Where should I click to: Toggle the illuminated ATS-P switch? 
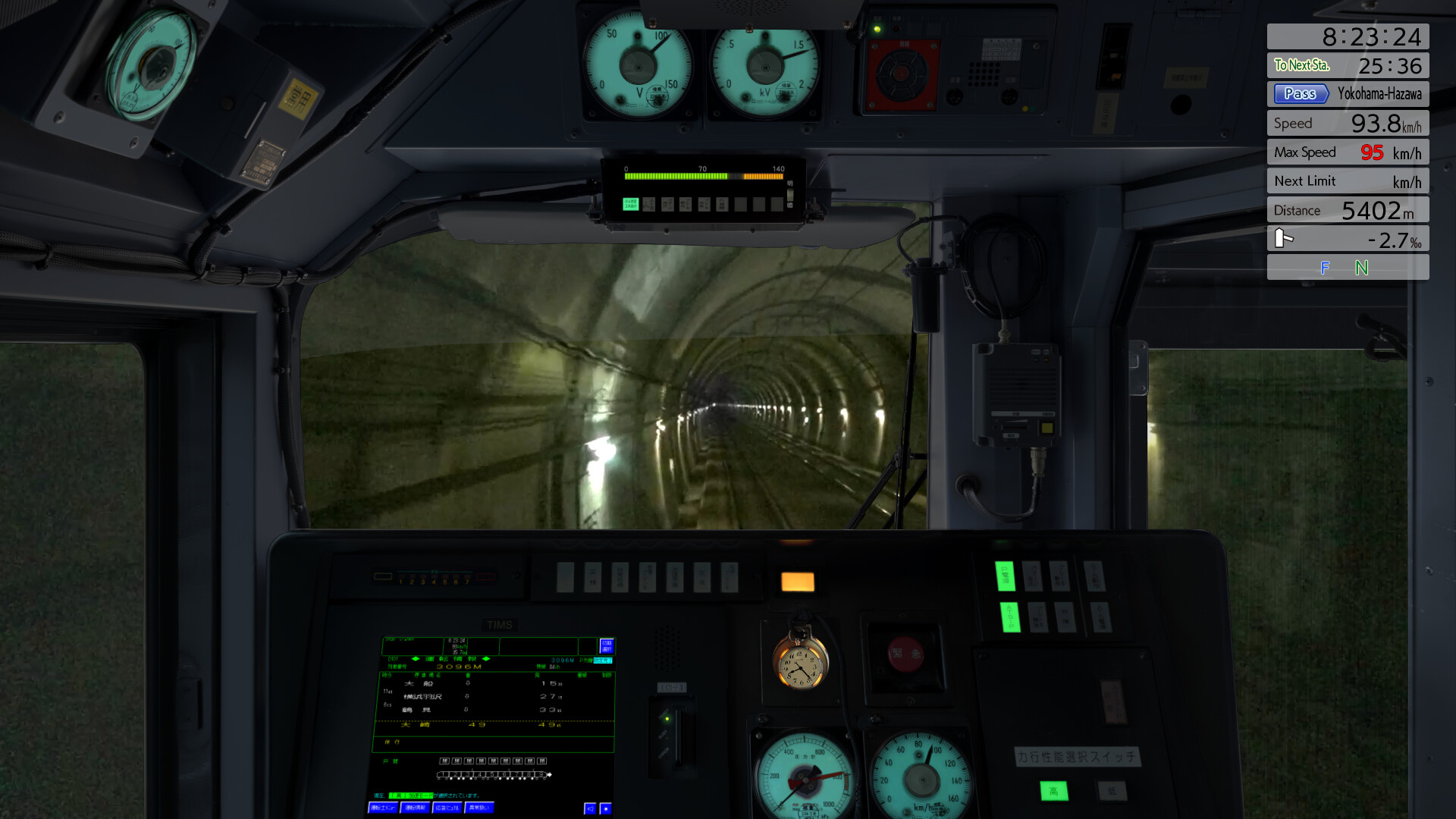point(1011,618)
